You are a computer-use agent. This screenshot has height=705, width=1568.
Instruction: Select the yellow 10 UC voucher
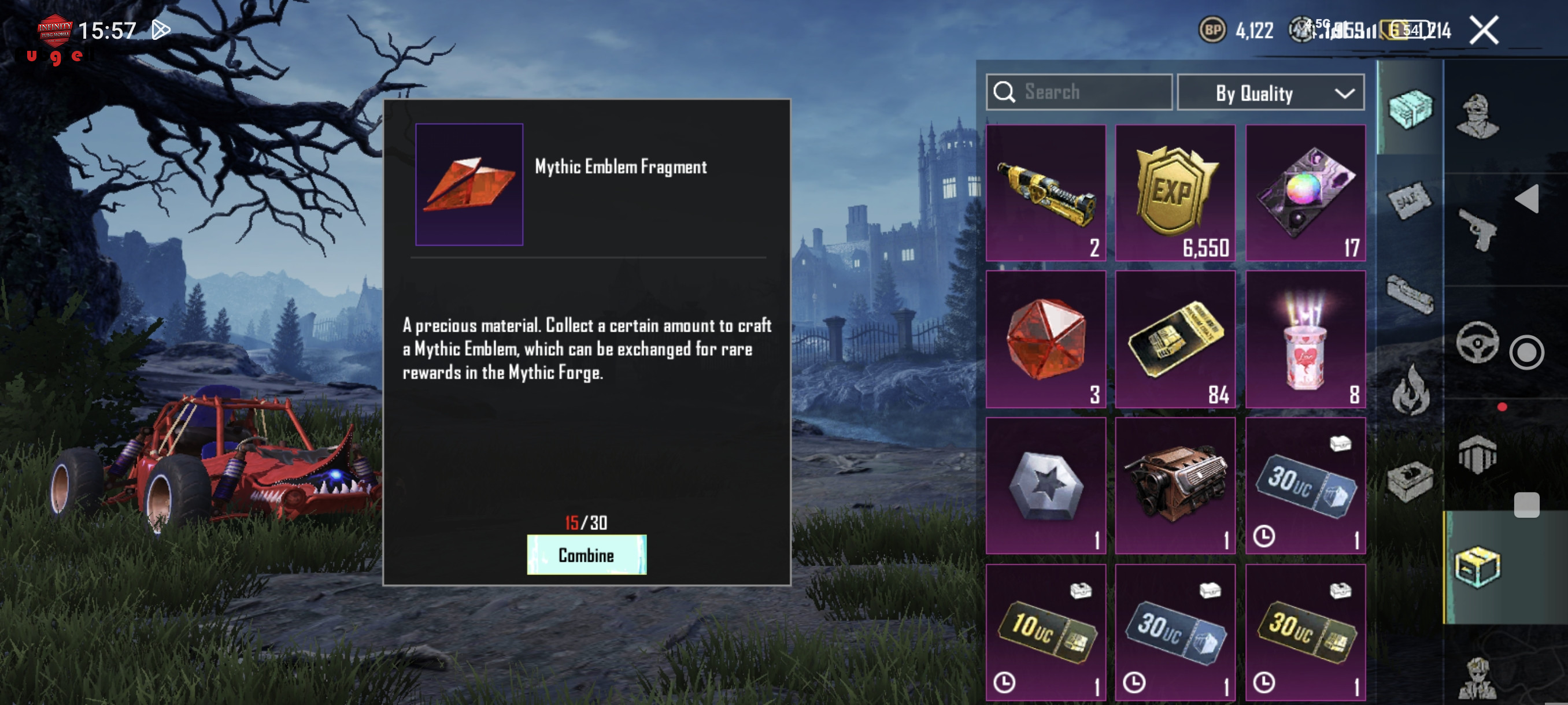(1045, 633)
